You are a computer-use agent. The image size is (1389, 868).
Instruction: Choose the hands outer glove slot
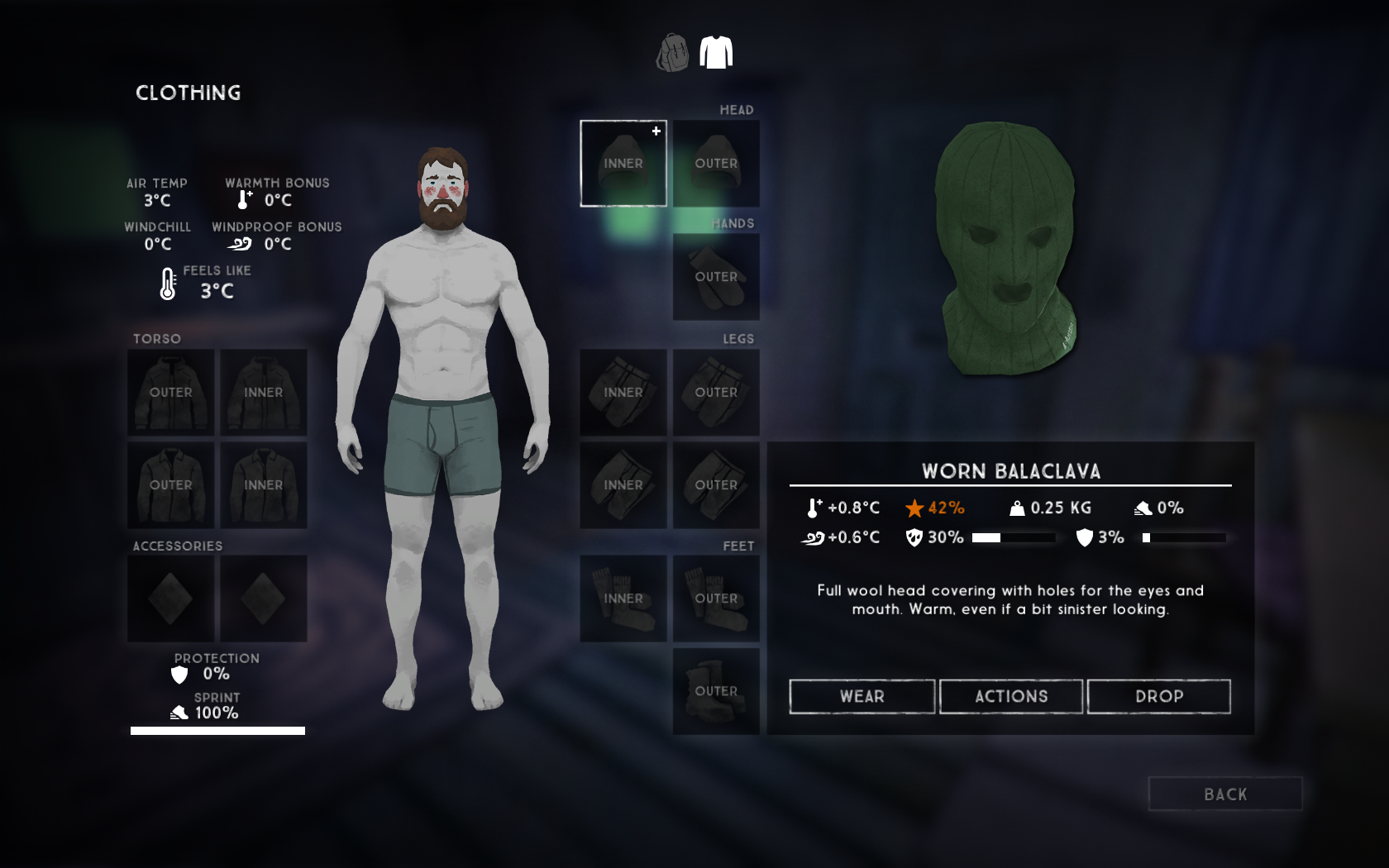(x=716, y=276)
